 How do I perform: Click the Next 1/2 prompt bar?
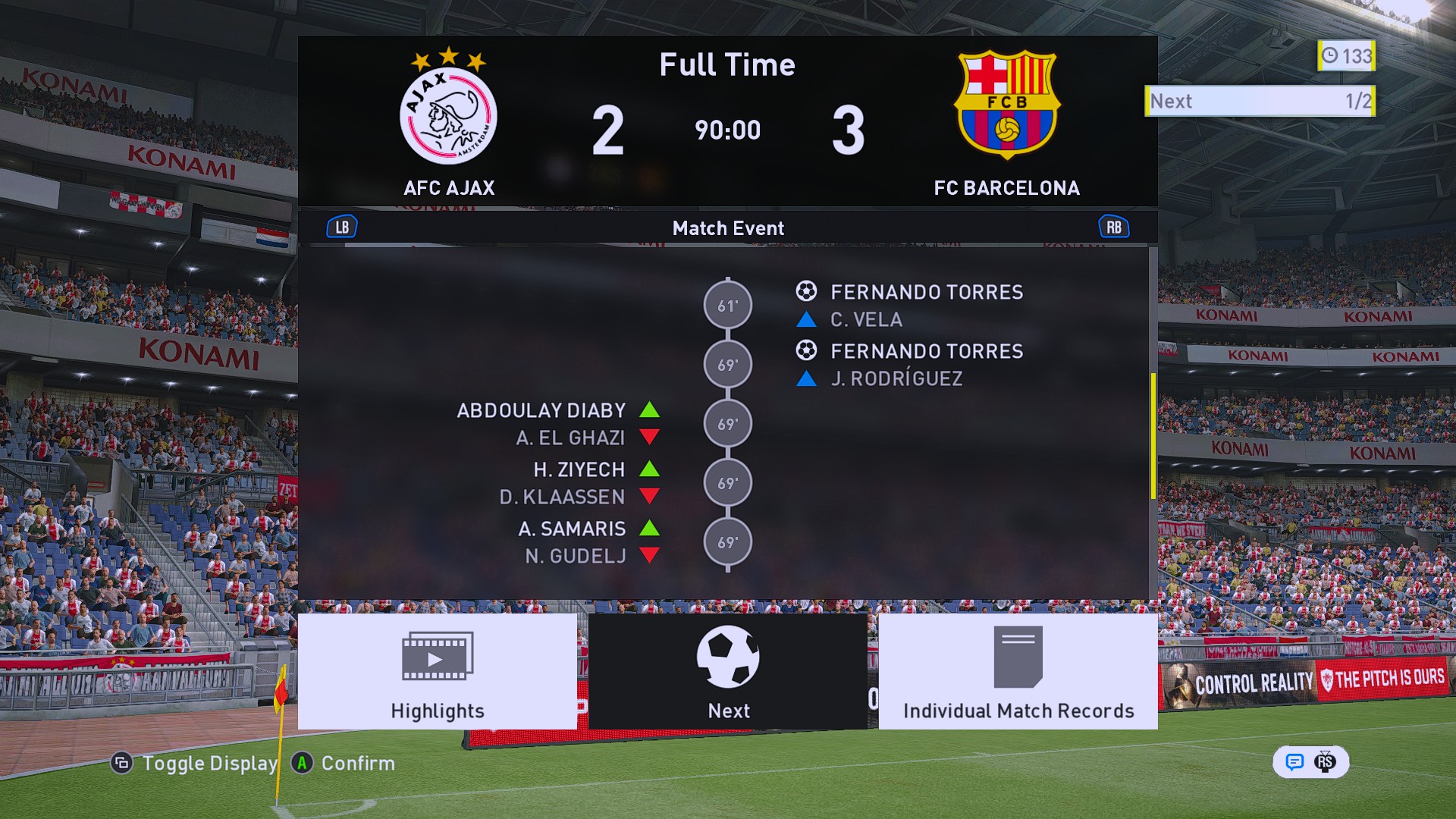coord(1260,101)
